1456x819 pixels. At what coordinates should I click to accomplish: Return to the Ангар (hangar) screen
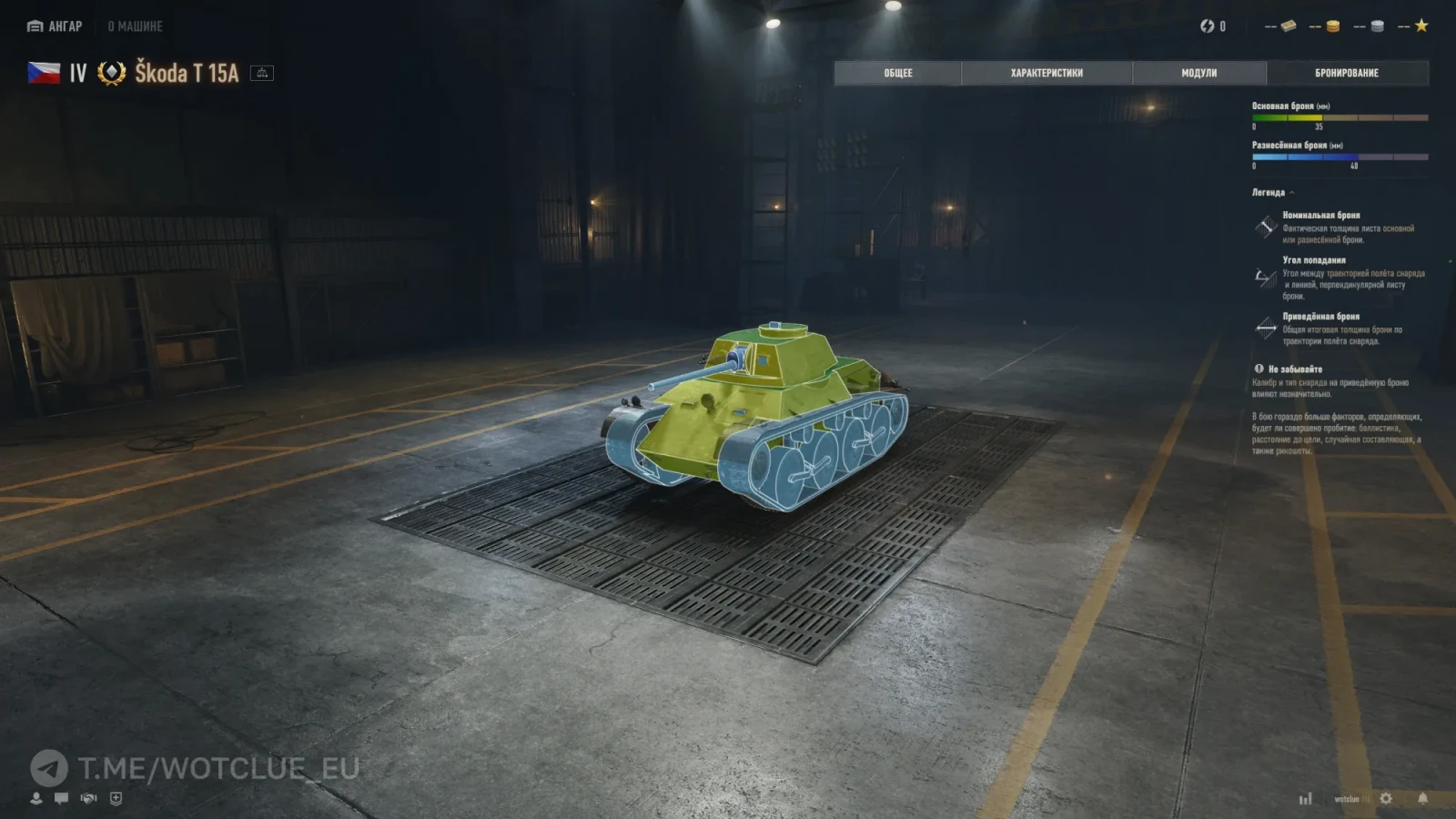pos(56,26)
